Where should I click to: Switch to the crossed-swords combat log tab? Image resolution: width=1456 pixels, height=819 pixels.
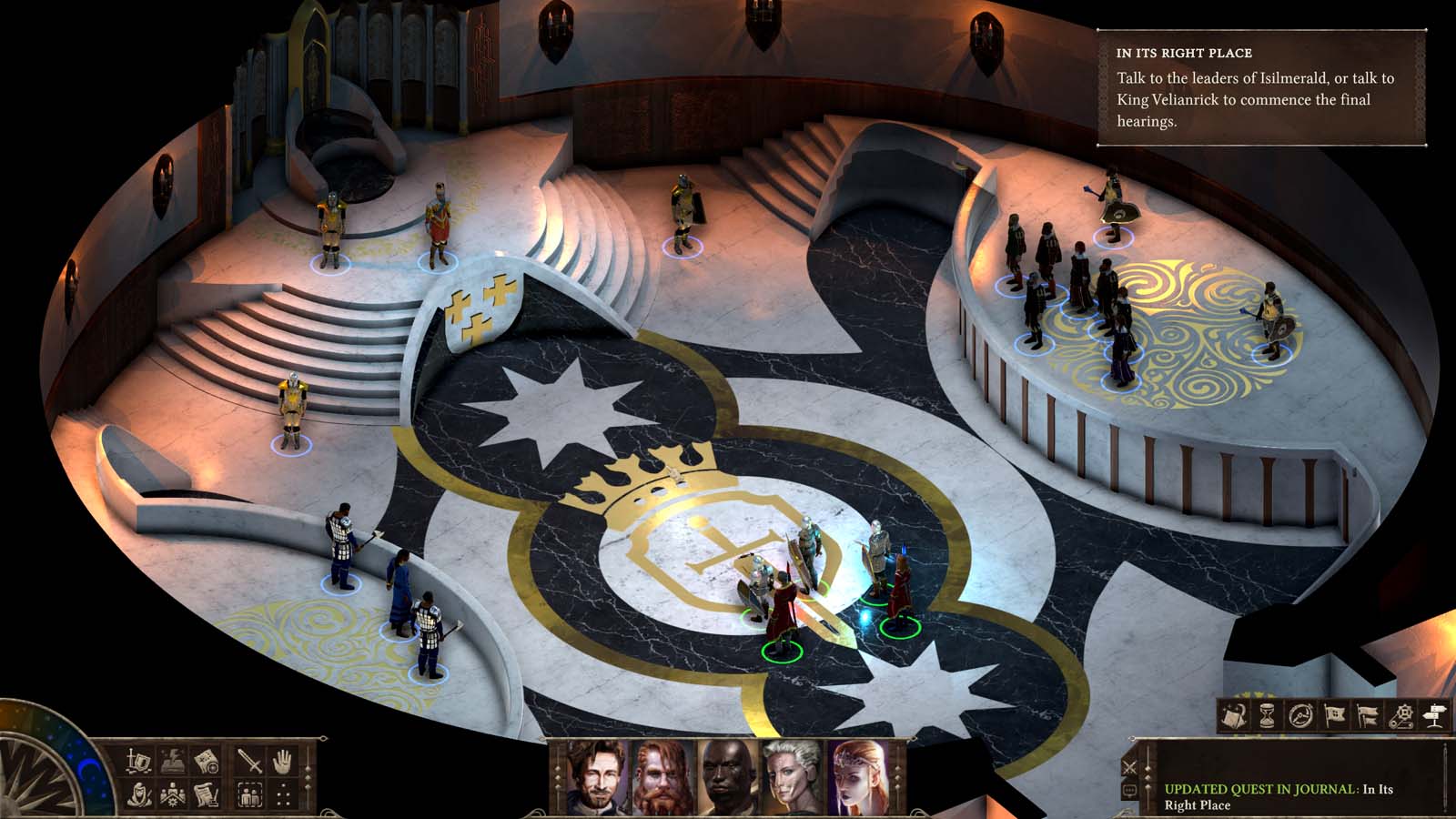coord(1128,768)
